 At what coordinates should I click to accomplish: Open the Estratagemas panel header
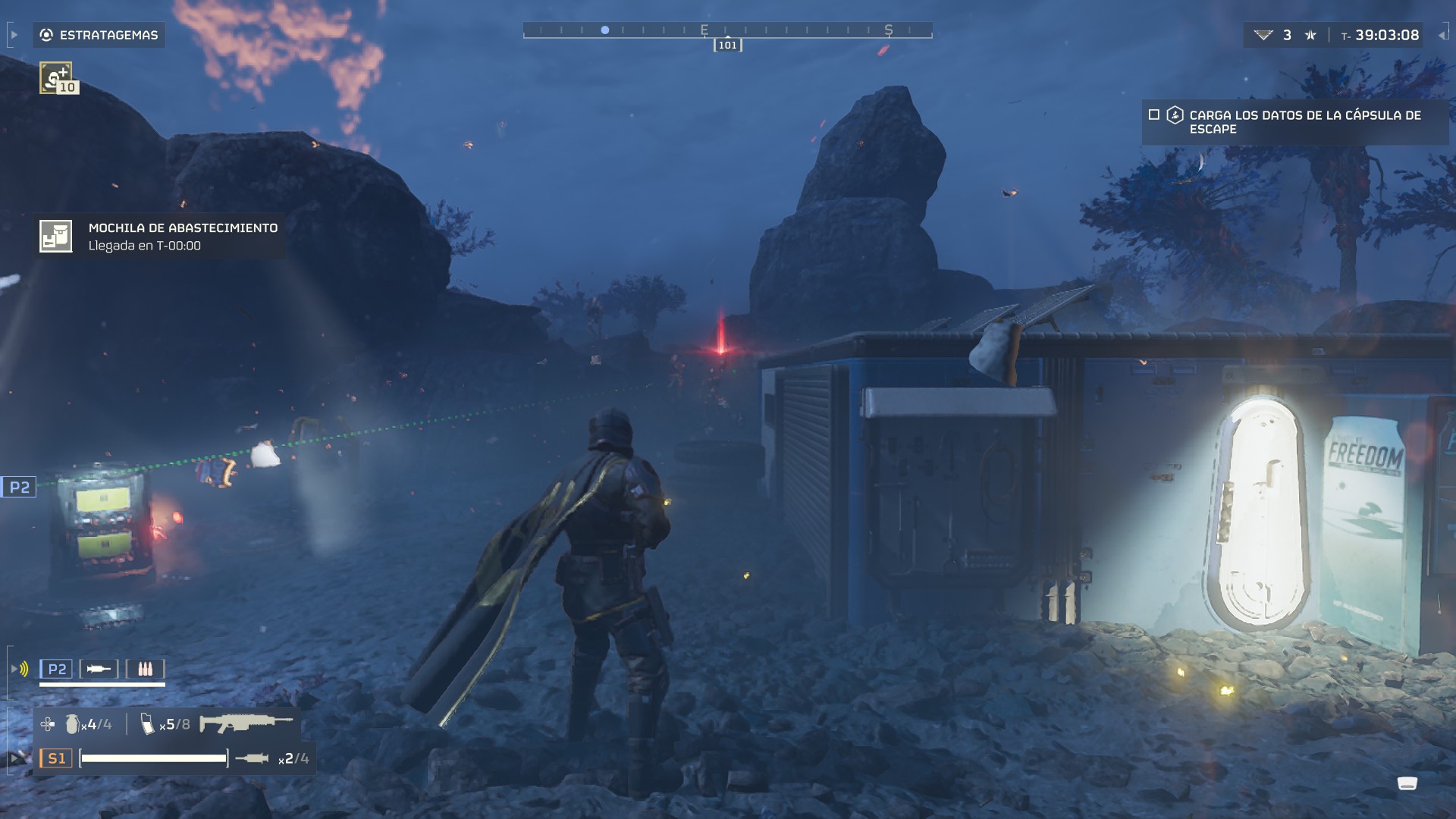pyautogui.click(x=99, y=35)
